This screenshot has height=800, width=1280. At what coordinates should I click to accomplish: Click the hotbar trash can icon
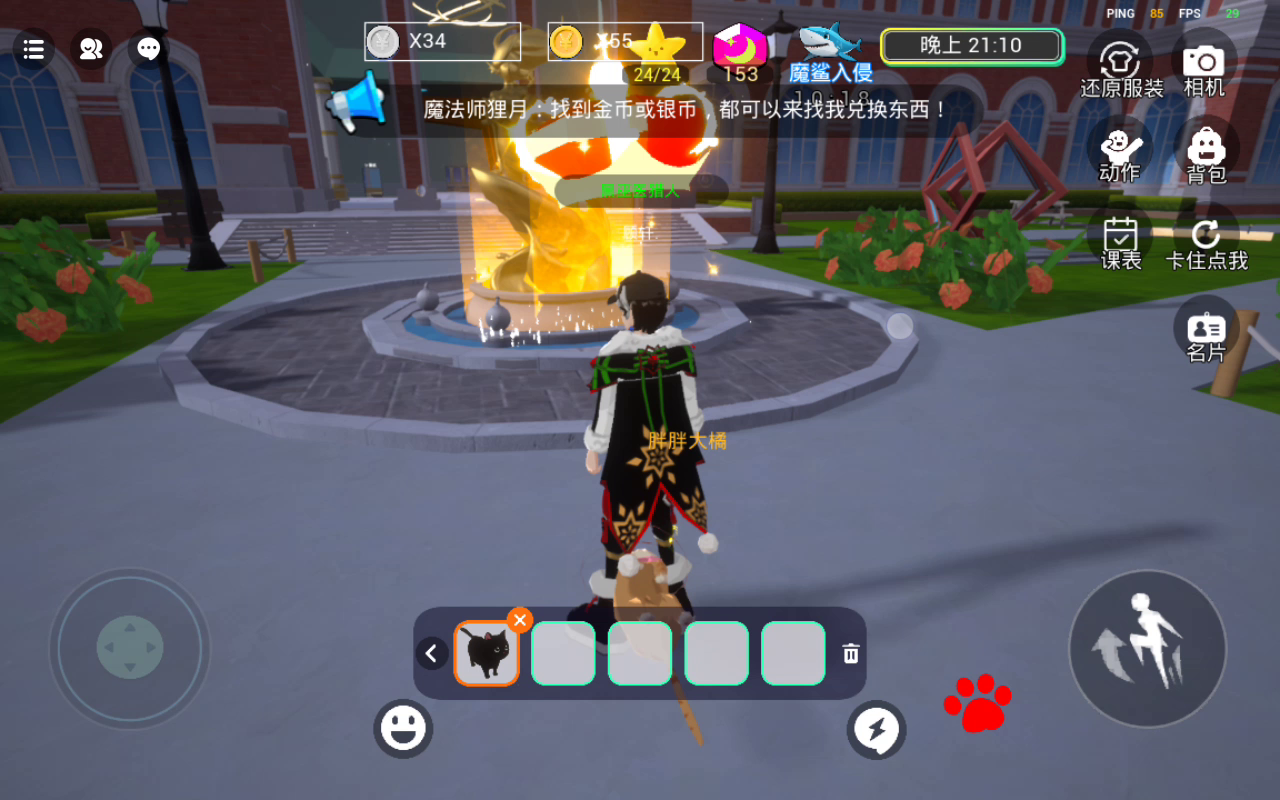tap(851, 654)
